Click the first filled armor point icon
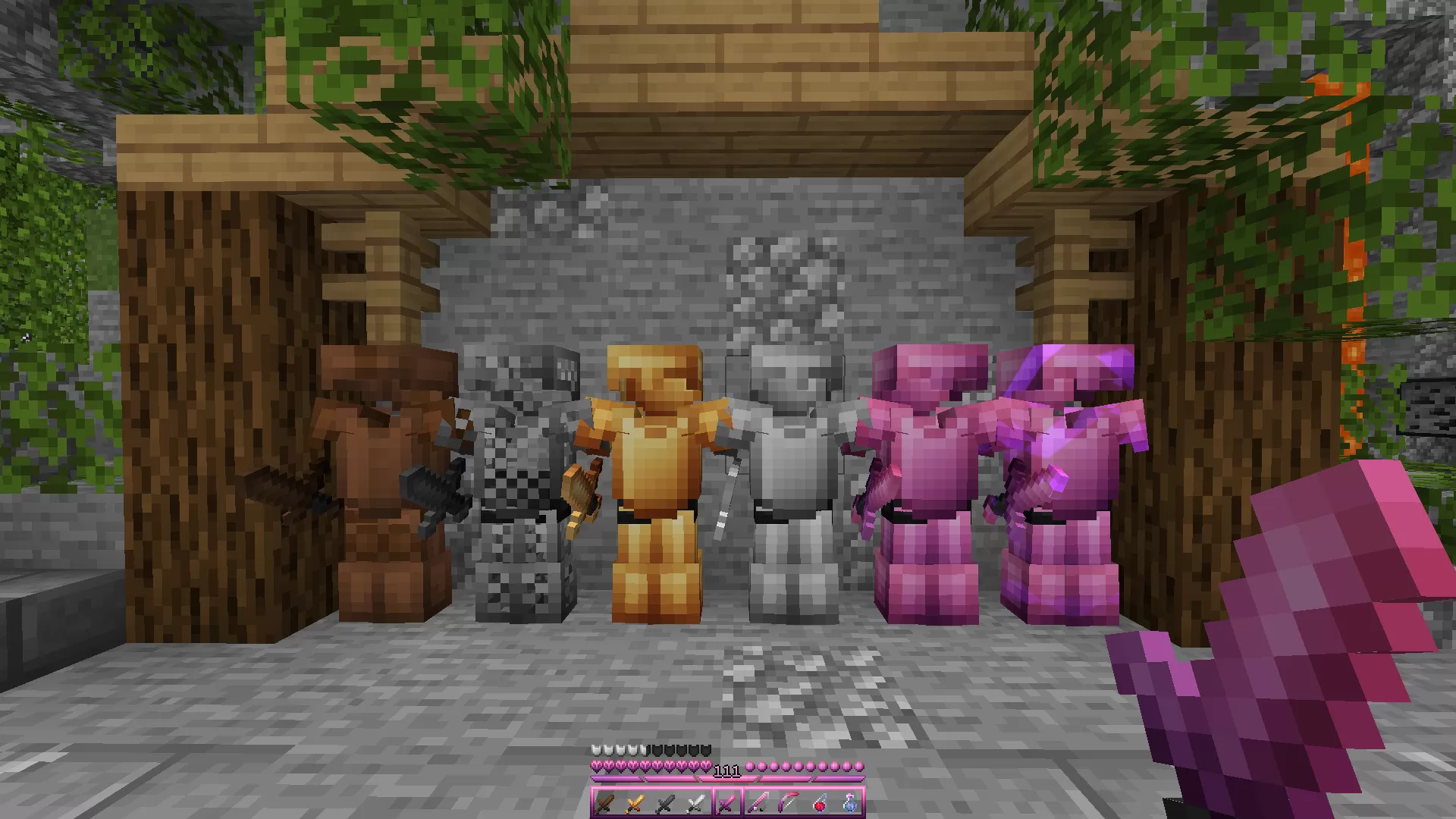 click(596, 752)
